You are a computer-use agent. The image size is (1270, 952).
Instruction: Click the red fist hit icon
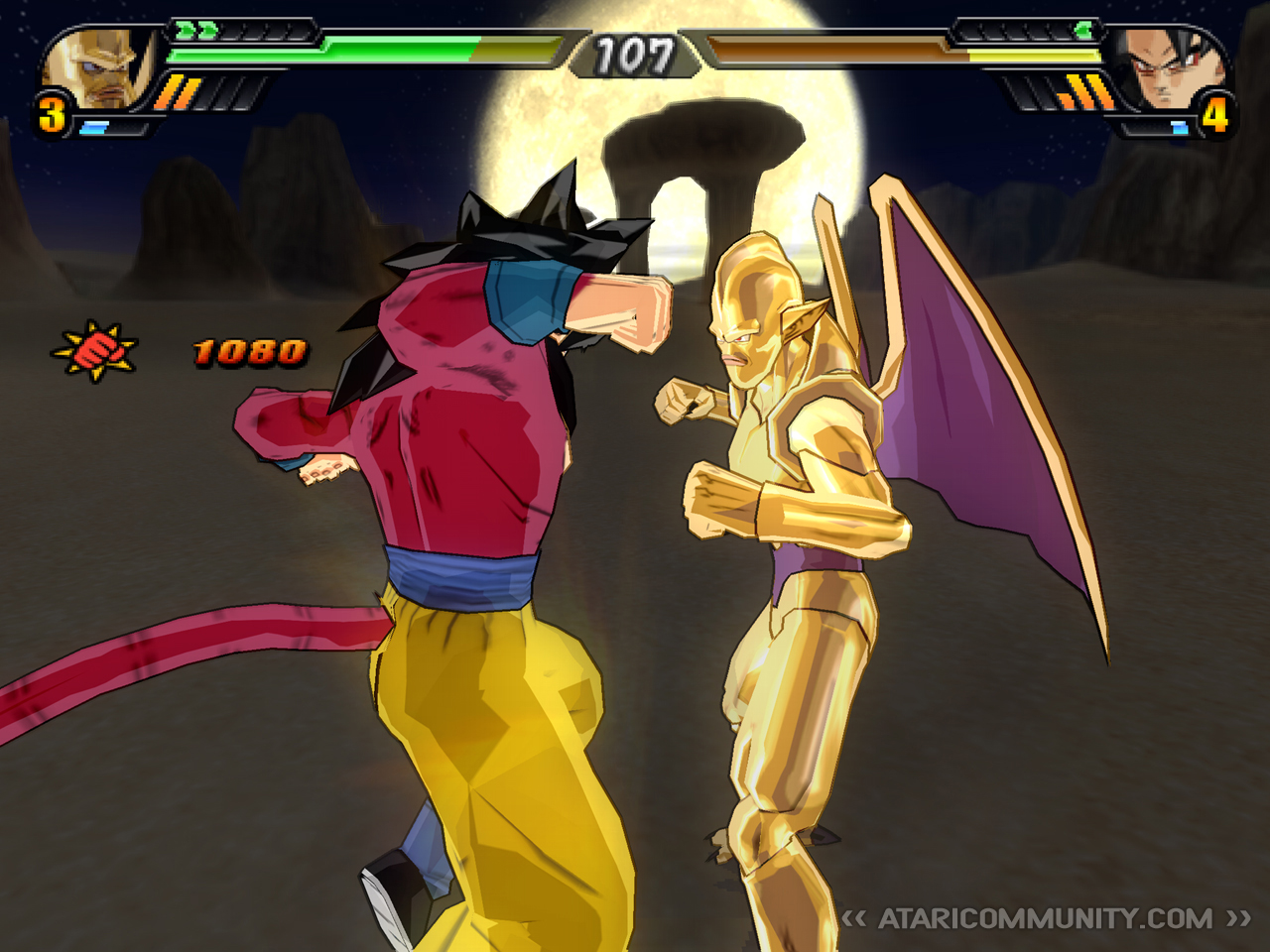pyautogui.click(x=95, y=350)
